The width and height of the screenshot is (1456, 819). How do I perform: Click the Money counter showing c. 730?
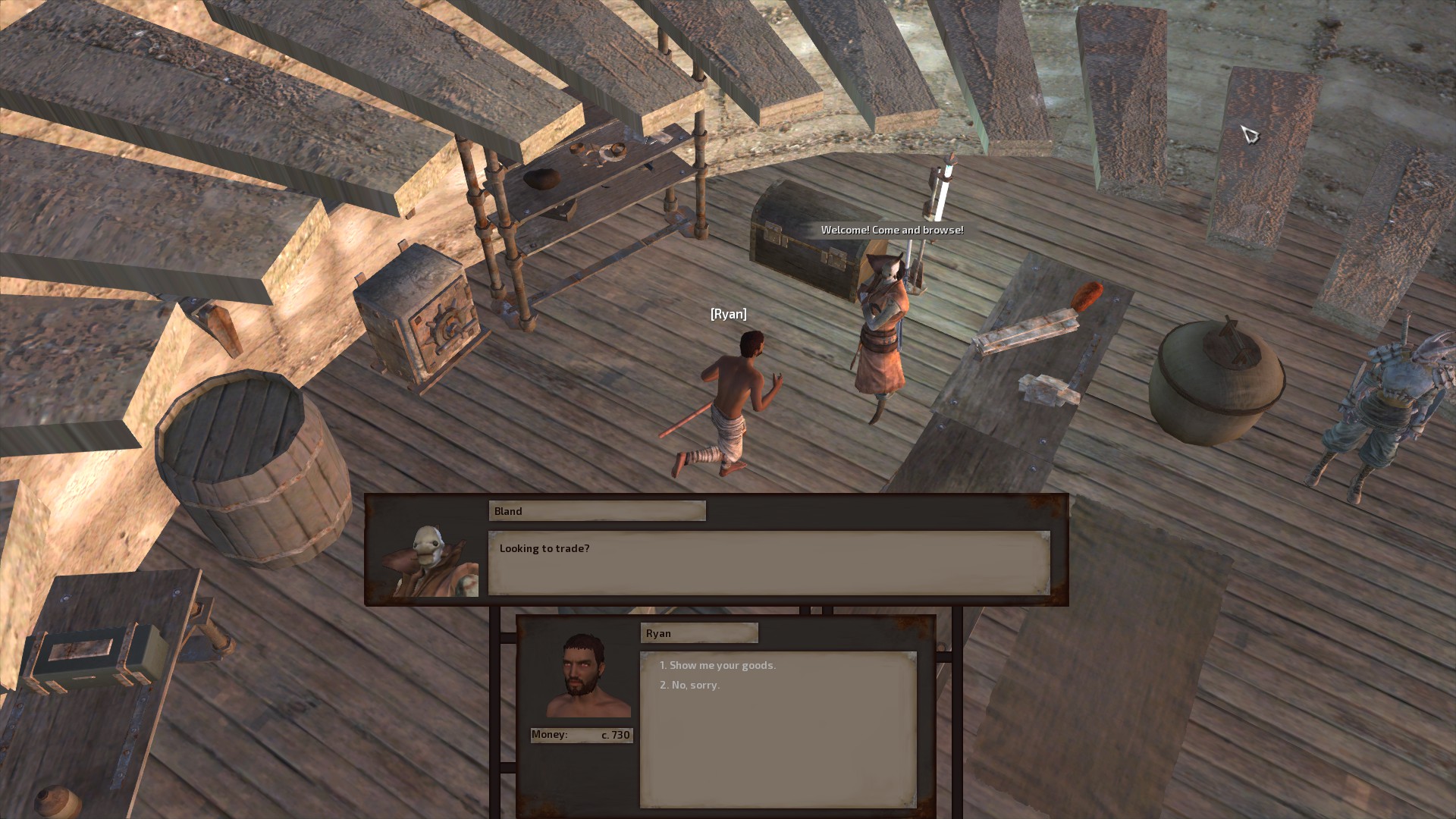pyautogui.click(x=581, y=735)
